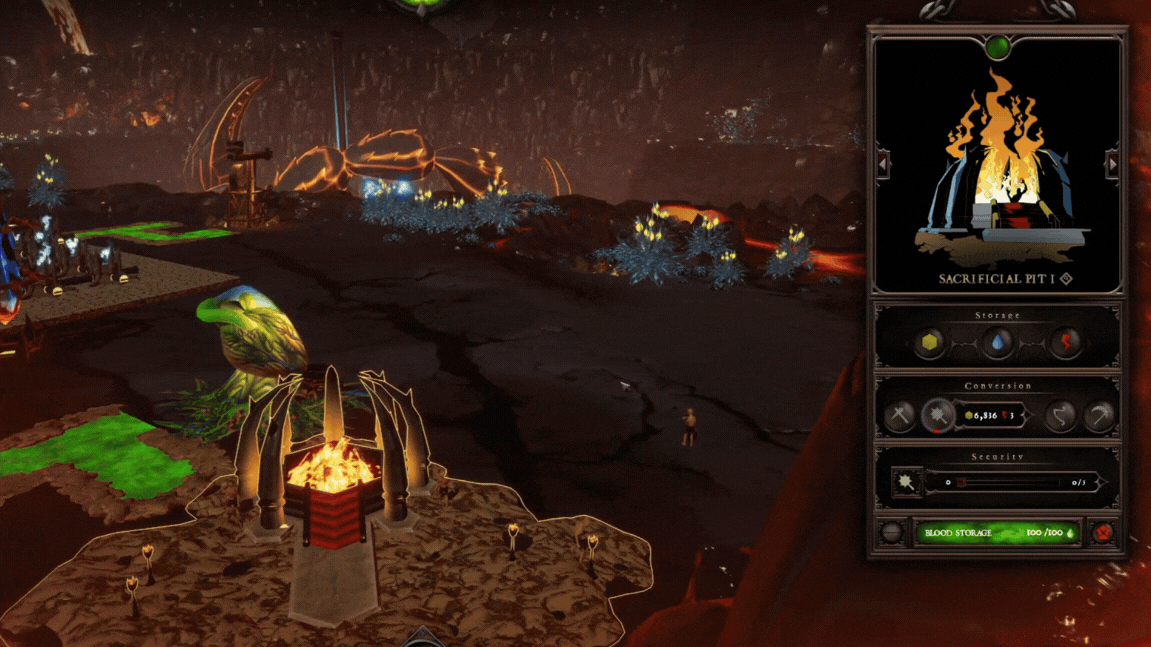1151x647 pixels.
Task: Adjust the Security guard slider
Action: point(1010,483)
